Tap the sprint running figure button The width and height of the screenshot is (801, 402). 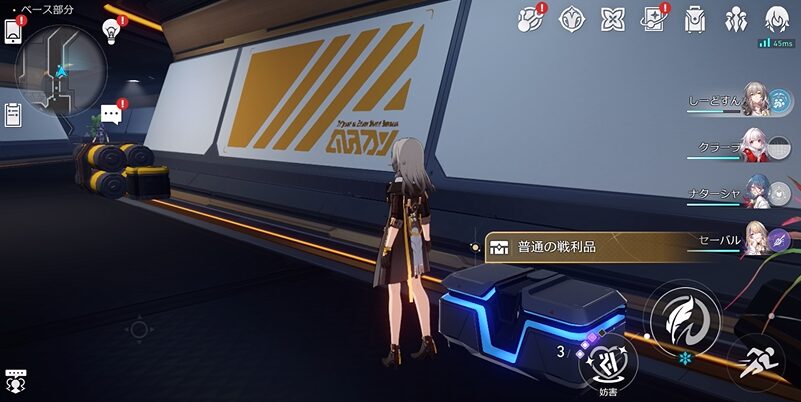click(757, 361)
